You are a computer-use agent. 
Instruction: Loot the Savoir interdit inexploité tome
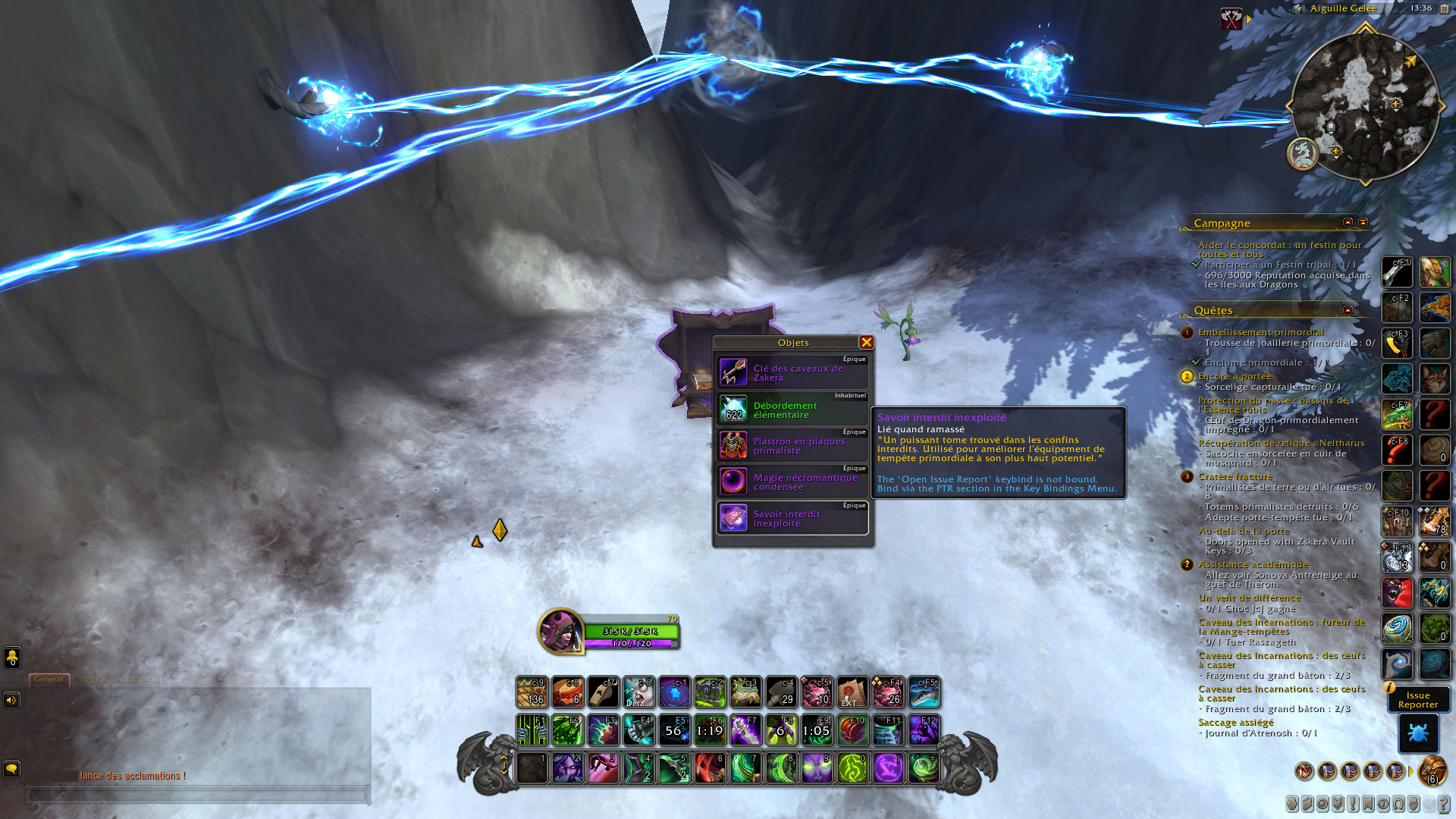(x=792, y=519)
